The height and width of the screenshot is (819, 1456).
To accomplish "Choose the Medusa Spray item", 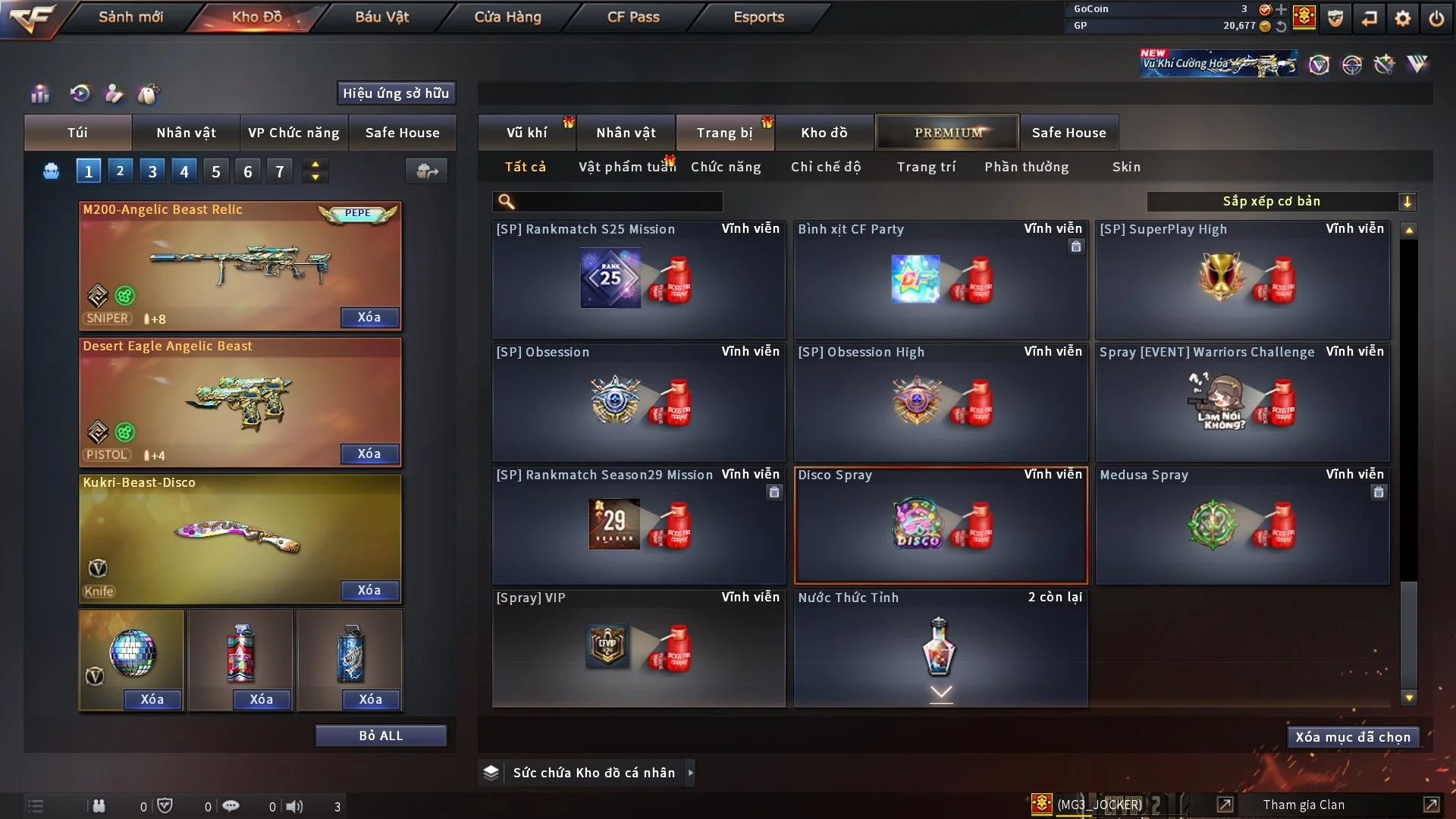I will 1242,525.
